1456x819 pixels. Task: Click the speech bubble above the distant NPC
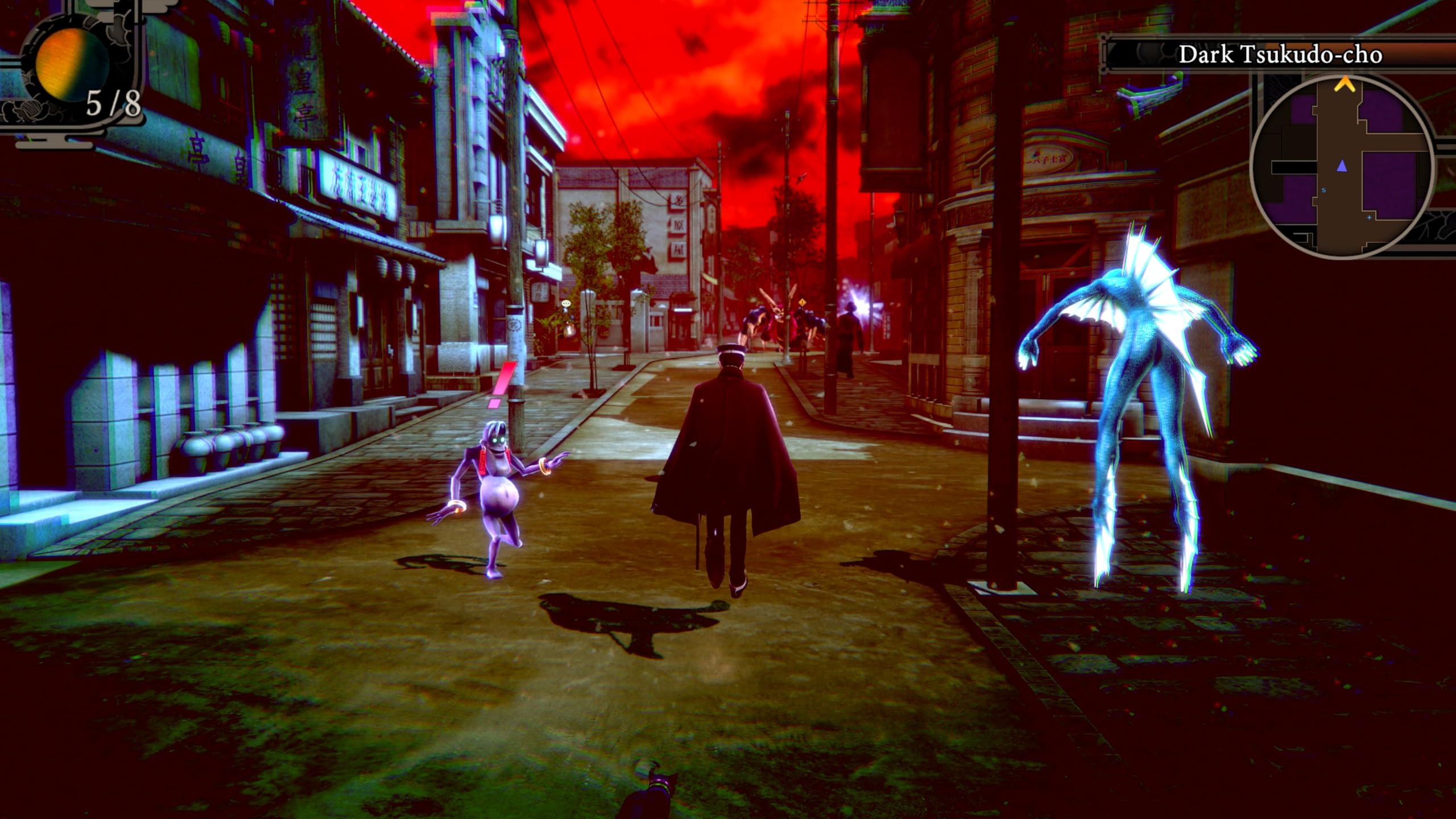566,303
